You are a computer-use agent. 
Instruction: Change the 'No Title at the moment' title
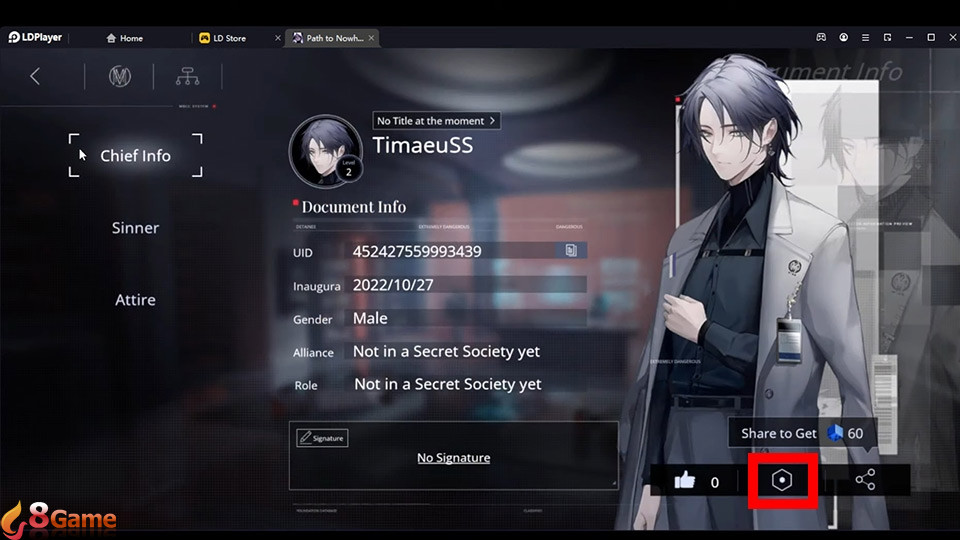pos(436,121)
